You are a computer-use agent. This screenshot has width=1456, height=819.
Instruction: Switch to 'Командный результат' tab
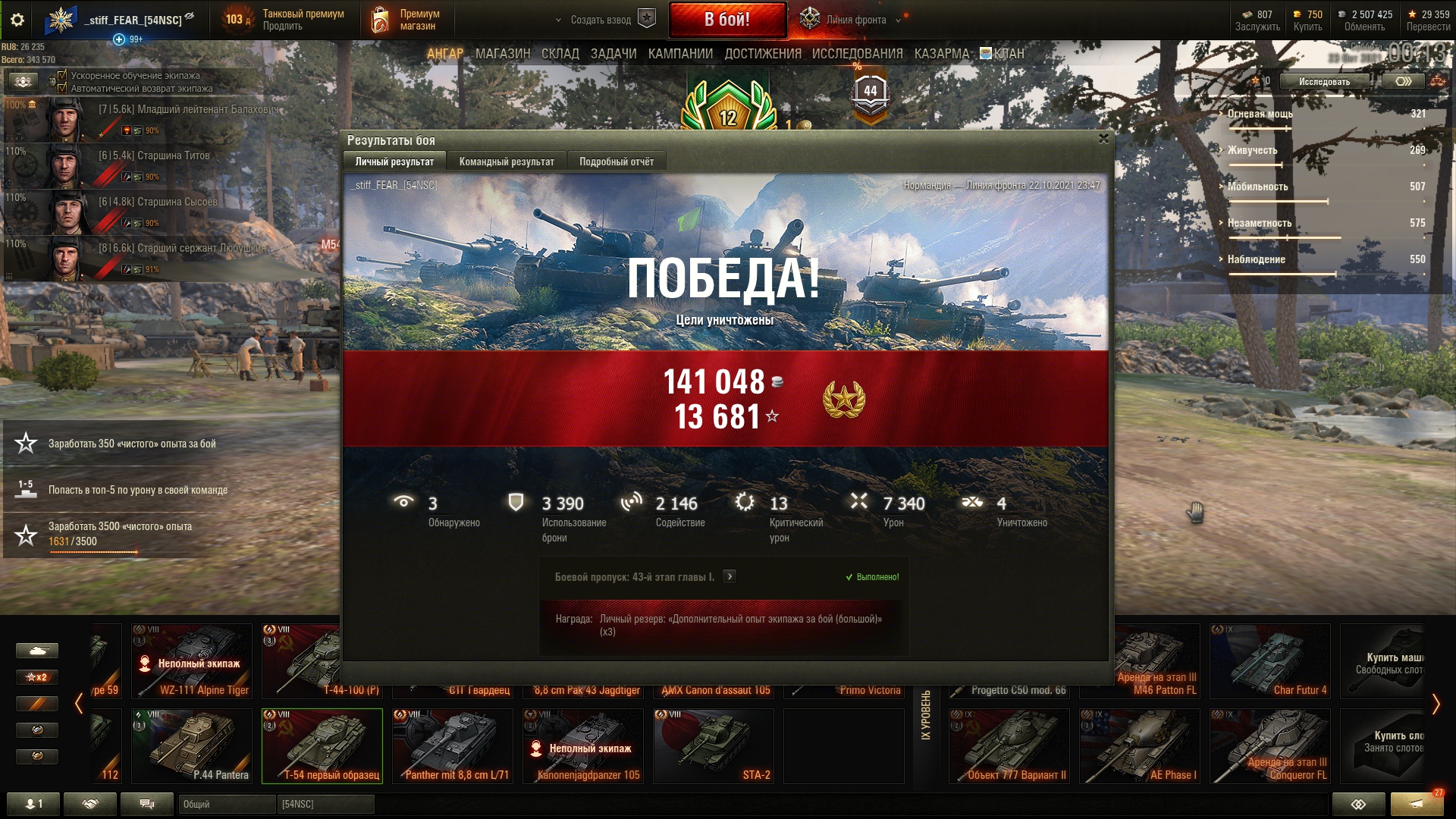(507, 162)
